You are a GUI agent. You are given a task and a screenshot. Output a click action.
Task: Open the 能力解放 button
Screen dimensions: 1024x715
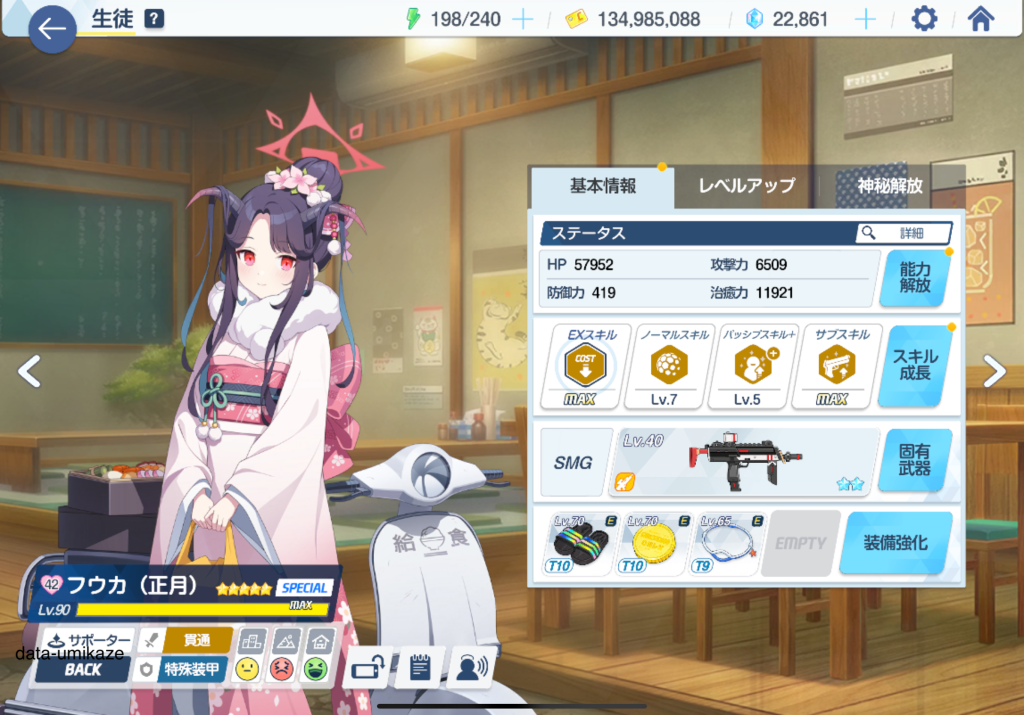point(914,277)
